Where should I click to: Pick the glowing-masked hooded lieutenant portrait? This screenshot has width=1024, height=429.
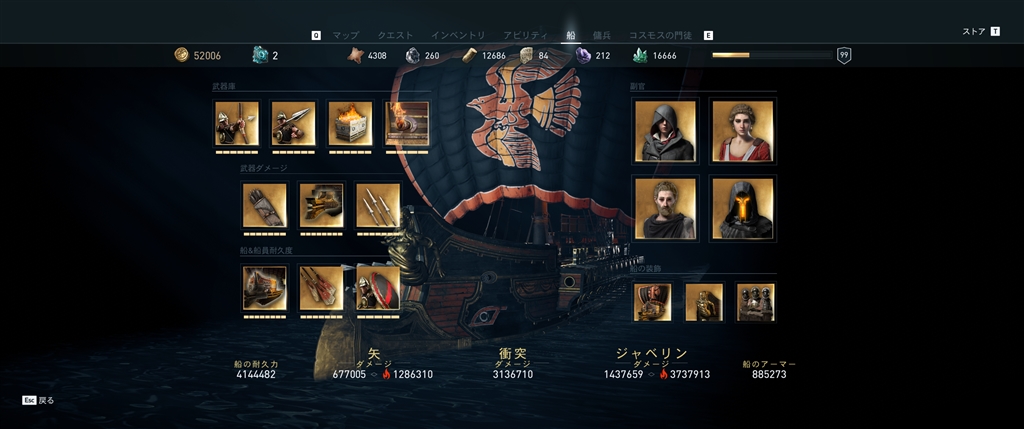point(741,208)
